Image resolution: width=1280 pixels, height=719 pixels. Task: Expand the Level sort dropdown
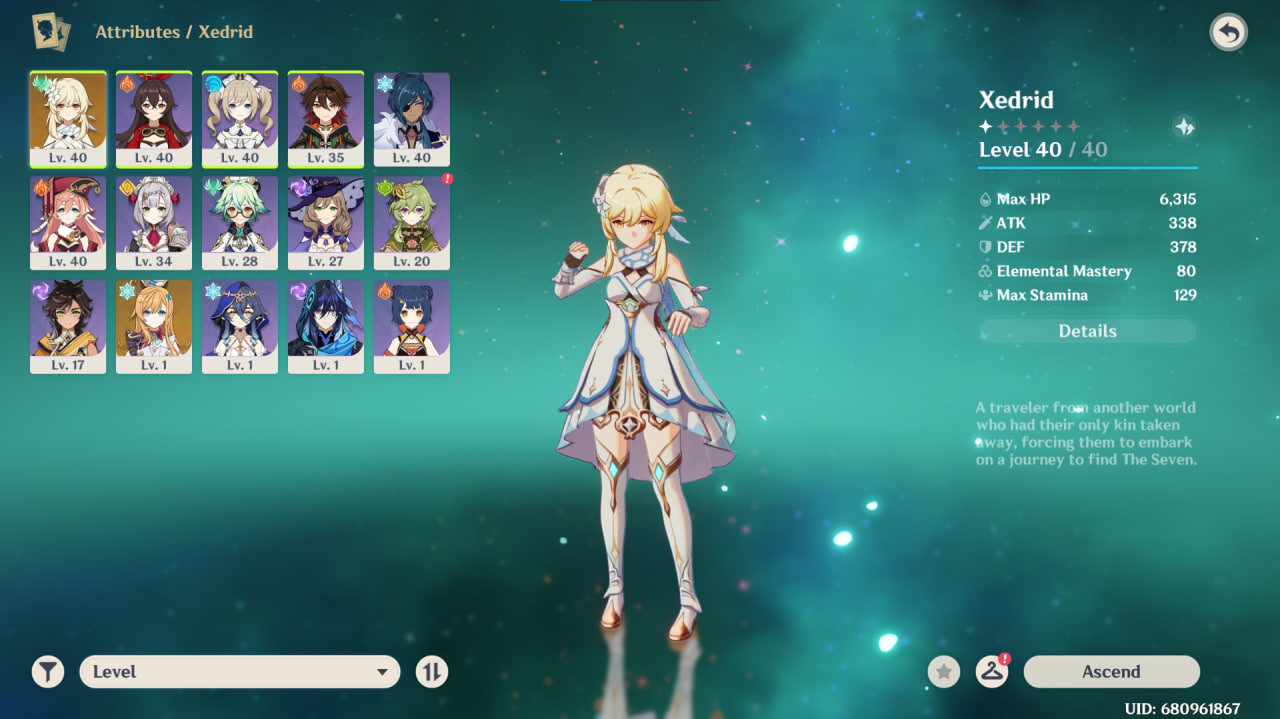(x=240, y=672)
